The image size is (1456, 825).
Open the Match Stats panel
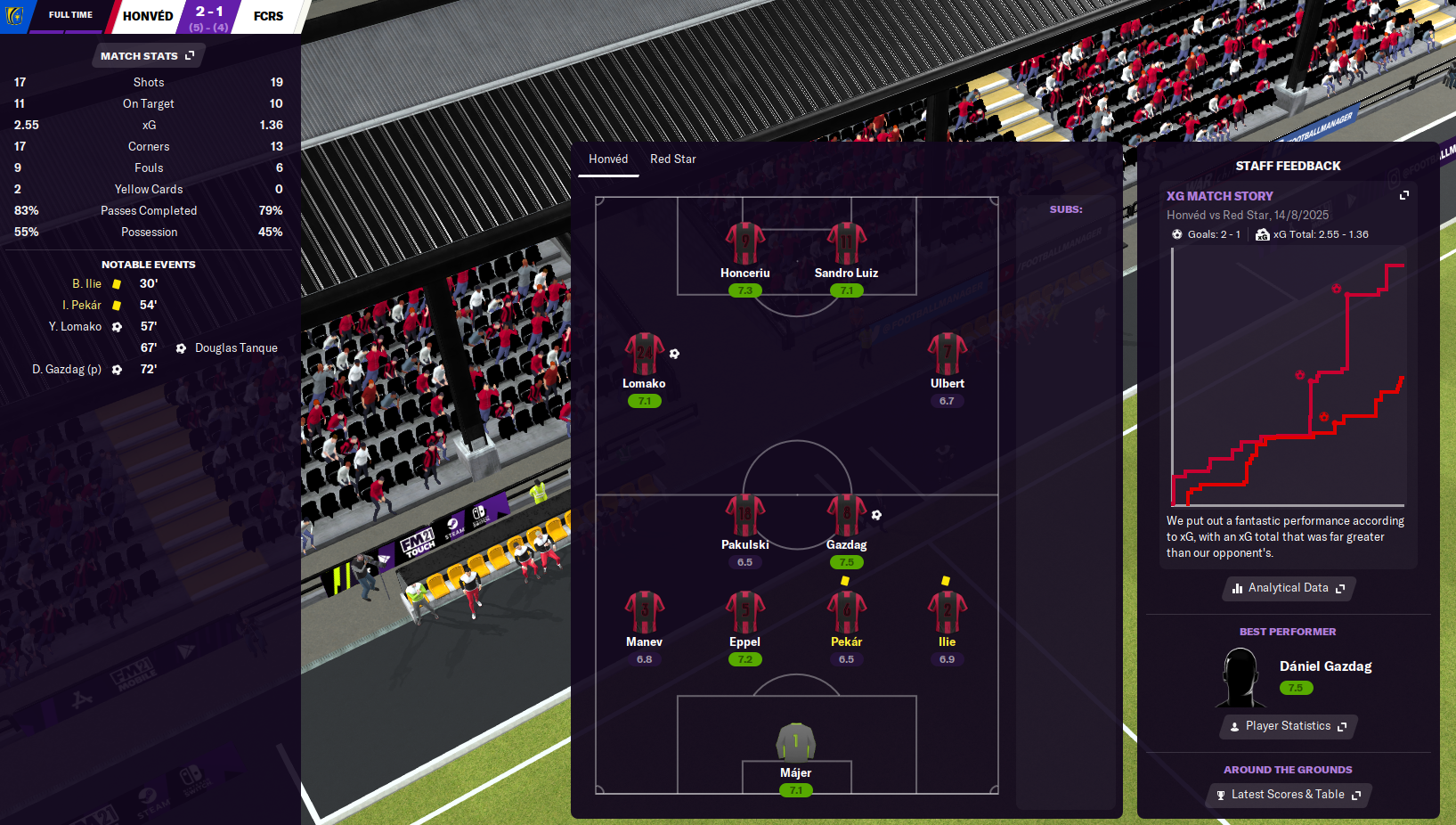[x=147, y=56]
